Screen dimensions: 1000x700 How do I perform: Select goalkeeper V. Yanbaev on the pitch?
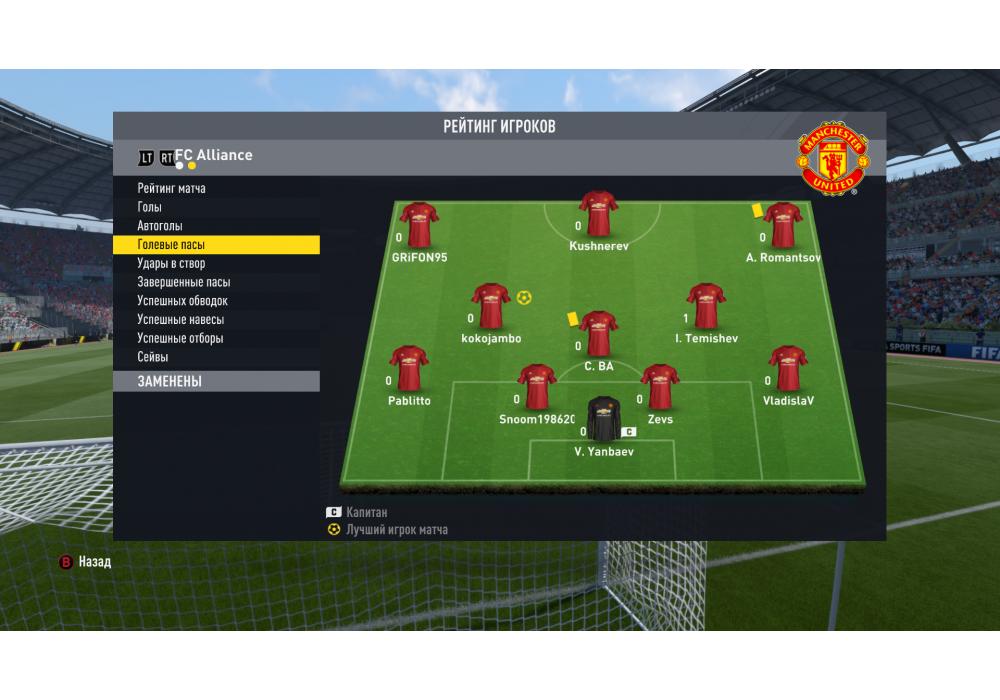click(604, 421)
